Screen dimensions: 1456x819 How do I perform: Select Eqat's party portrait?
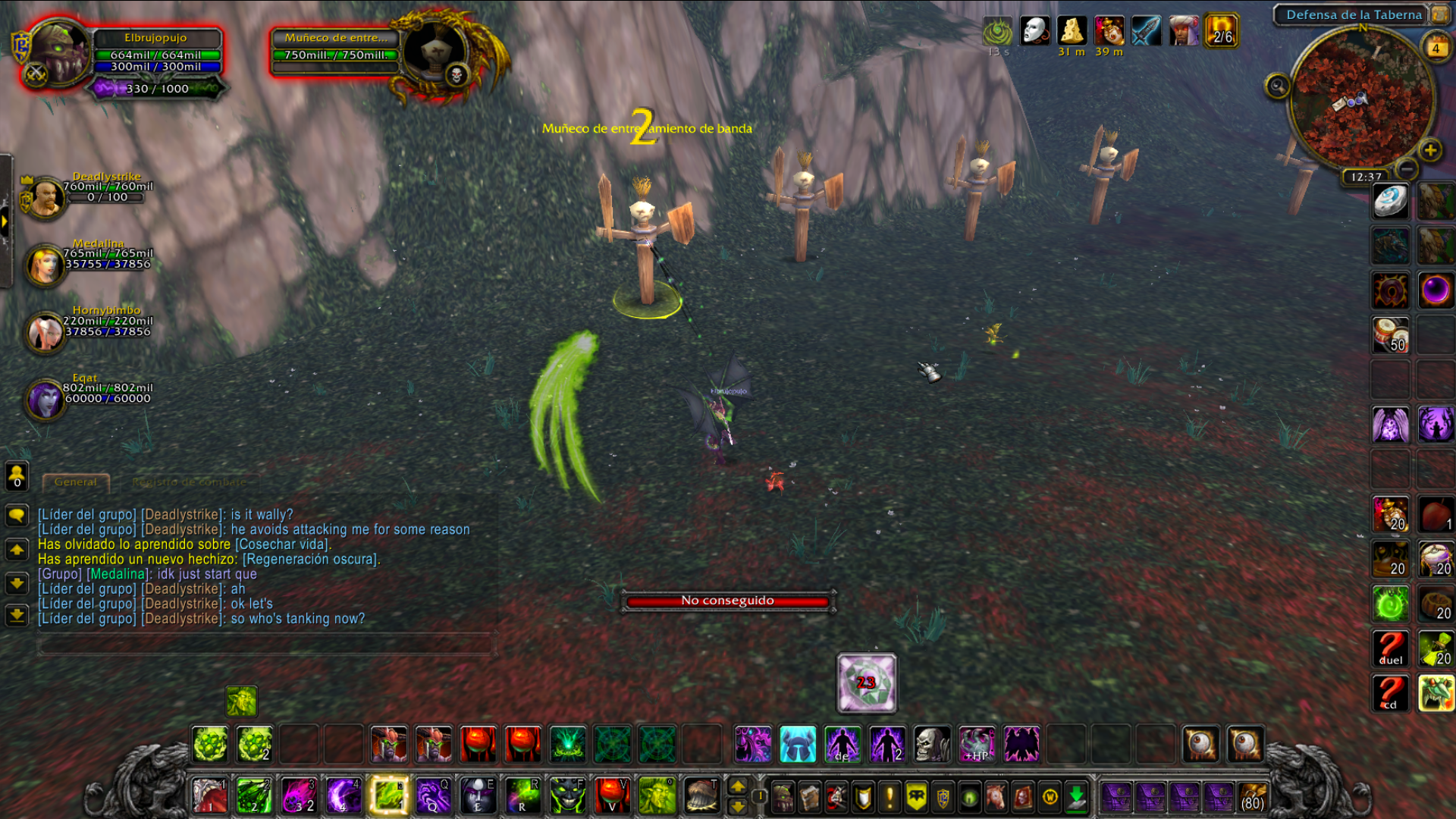click(45, 398)
